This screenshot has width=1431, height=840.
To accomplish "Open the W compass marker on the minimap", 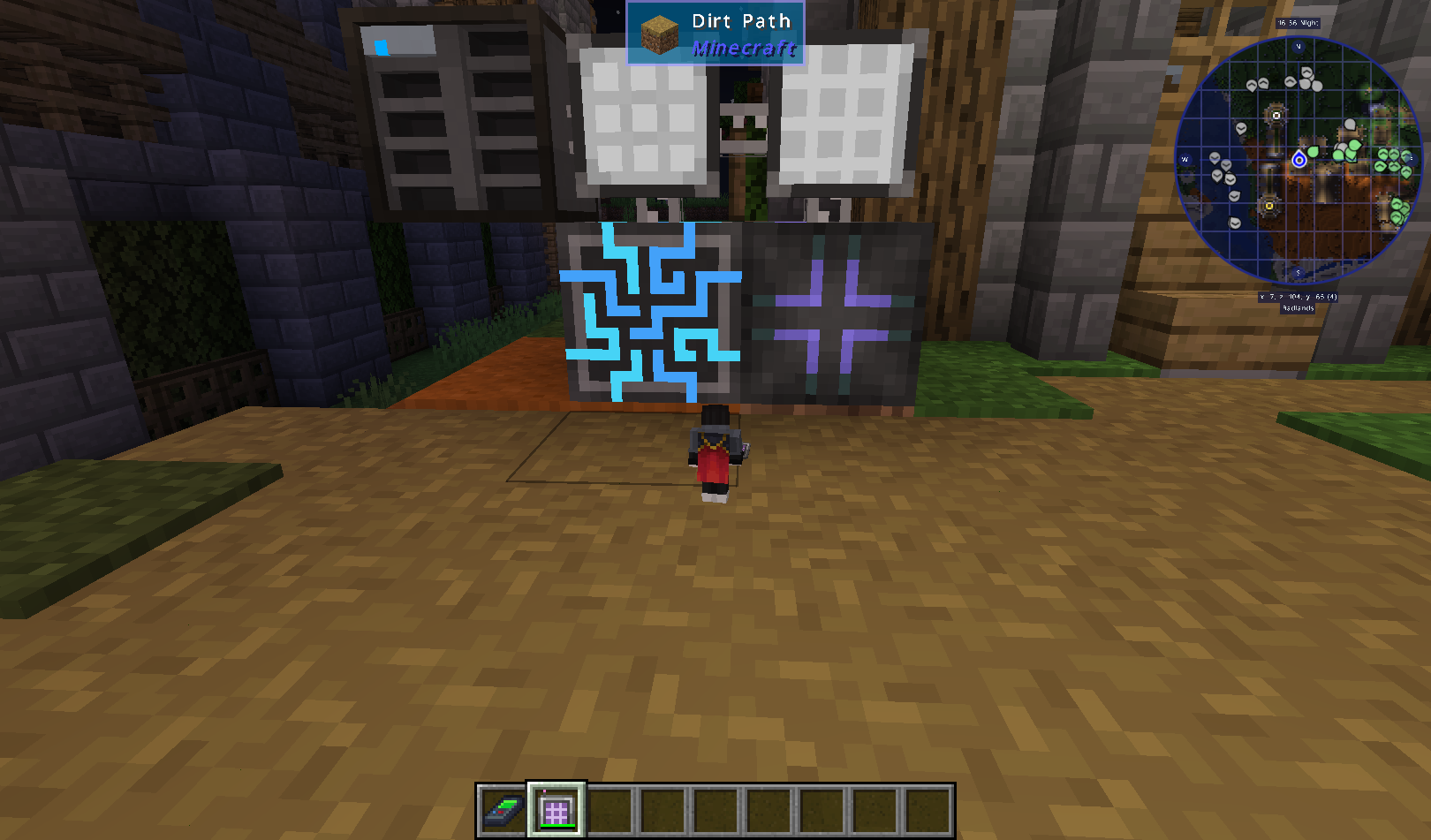I will [1185, 159].
